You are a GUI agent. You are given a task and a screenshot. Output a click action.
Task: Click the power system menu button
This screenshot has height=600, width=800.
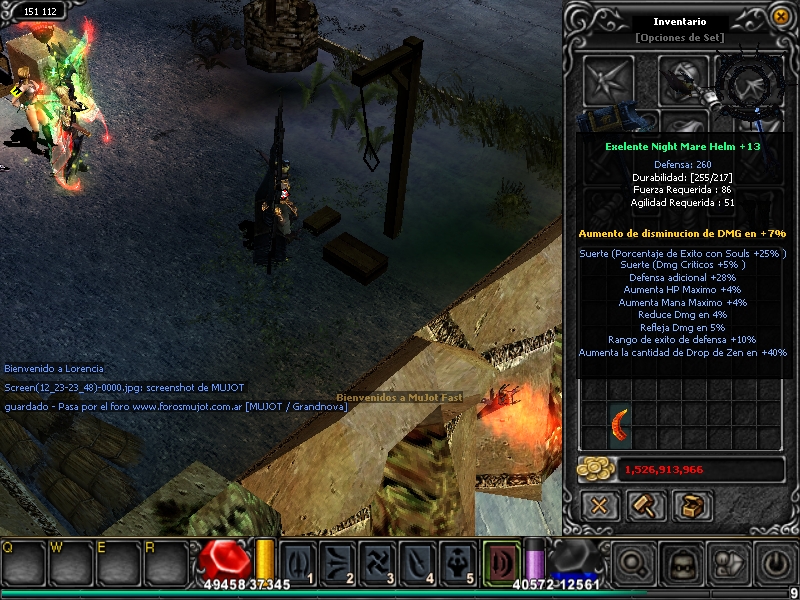click(x=774, y=564)
